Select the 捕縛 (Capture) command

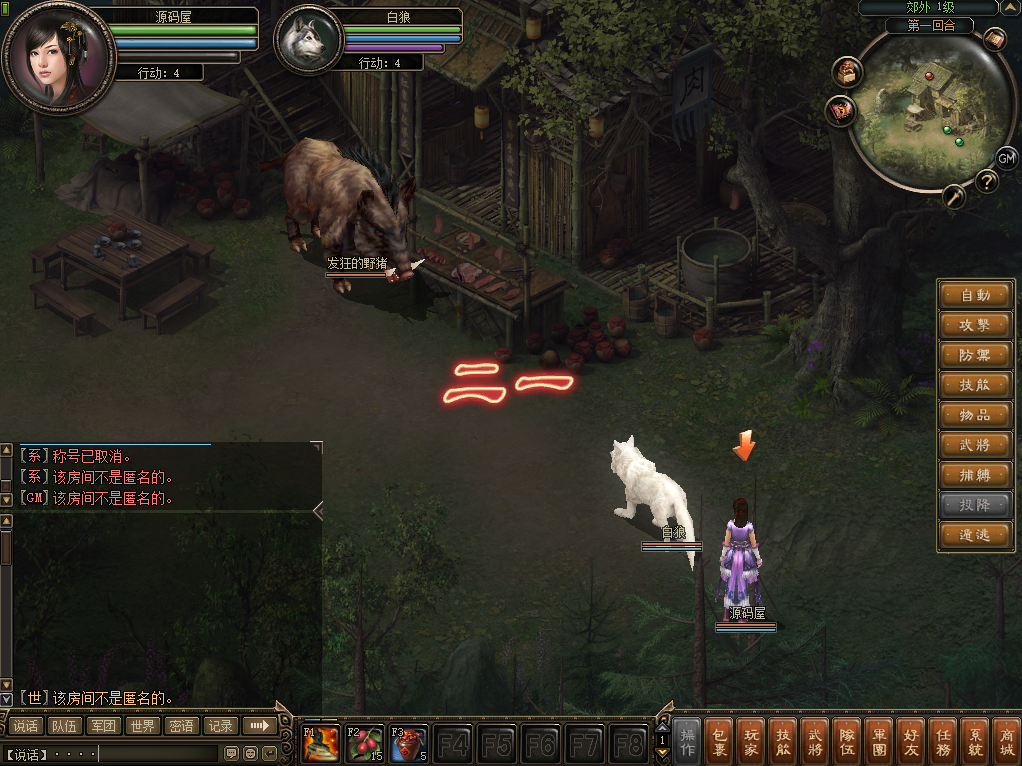tap(975, 475)
